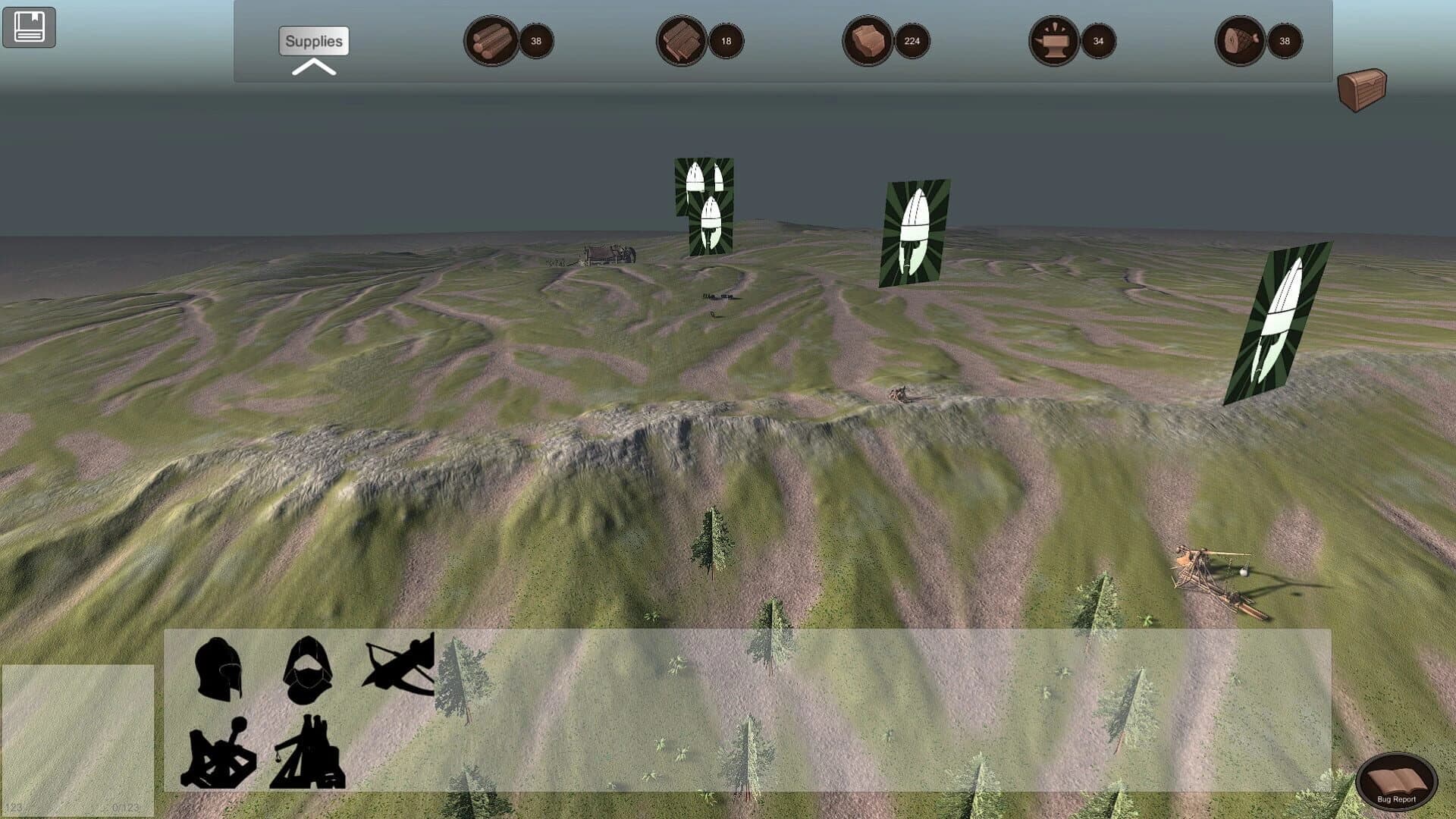Collapse the Supplies panel with the chevron
1456x819 pixels.
(x=313, y=67)
